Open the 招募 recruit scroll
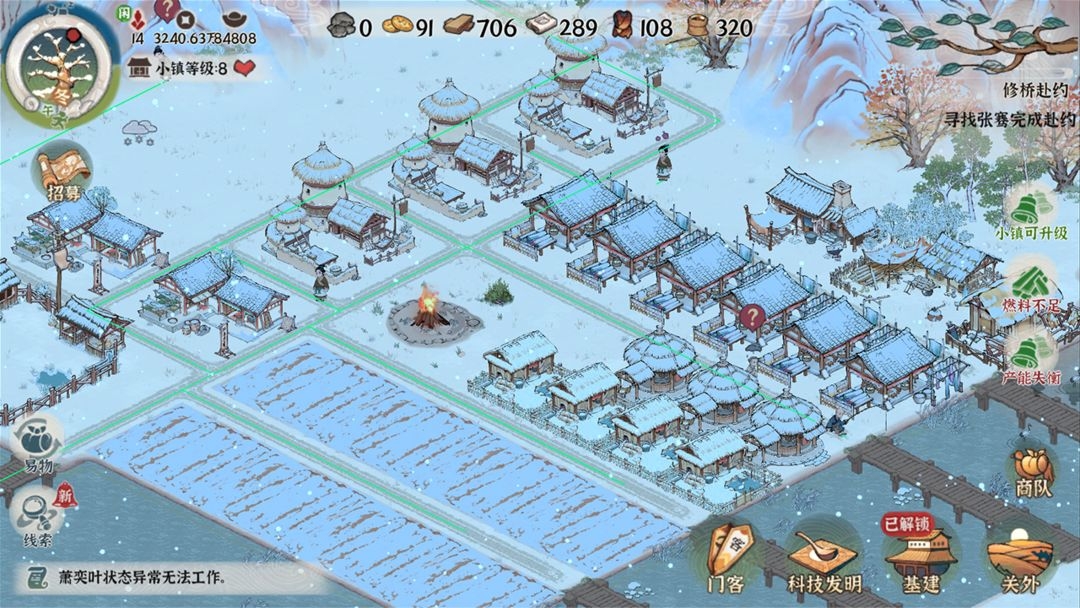Screen dimensions: 1080x608 click(62, 173)
